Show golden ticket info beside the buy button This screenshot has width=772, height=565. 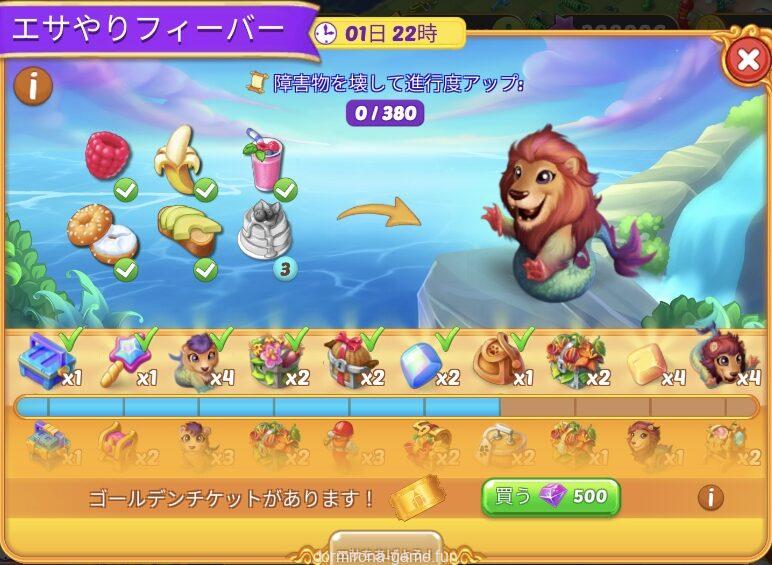pos(710,497)
